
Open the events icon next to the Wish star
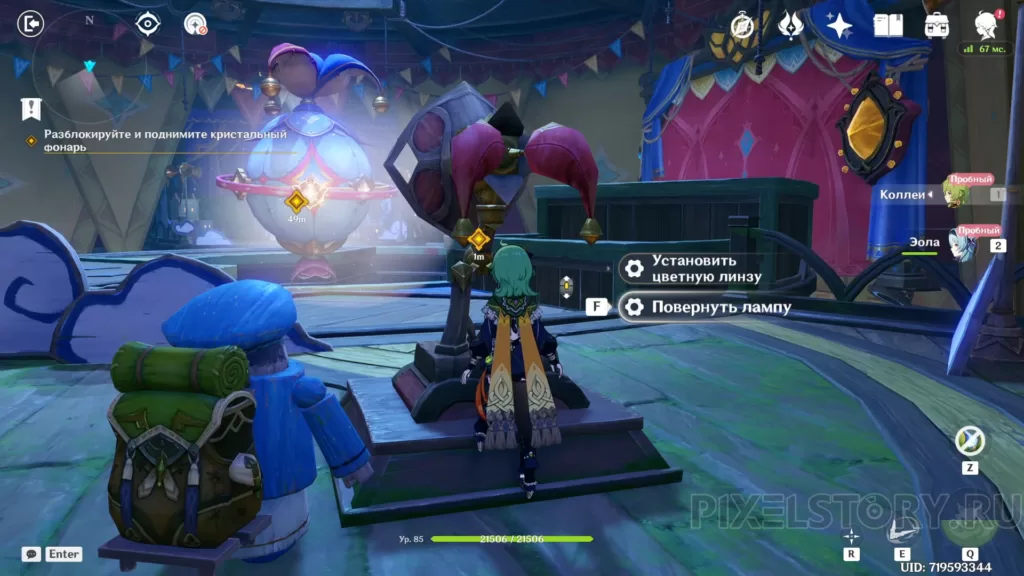(791, 25)
